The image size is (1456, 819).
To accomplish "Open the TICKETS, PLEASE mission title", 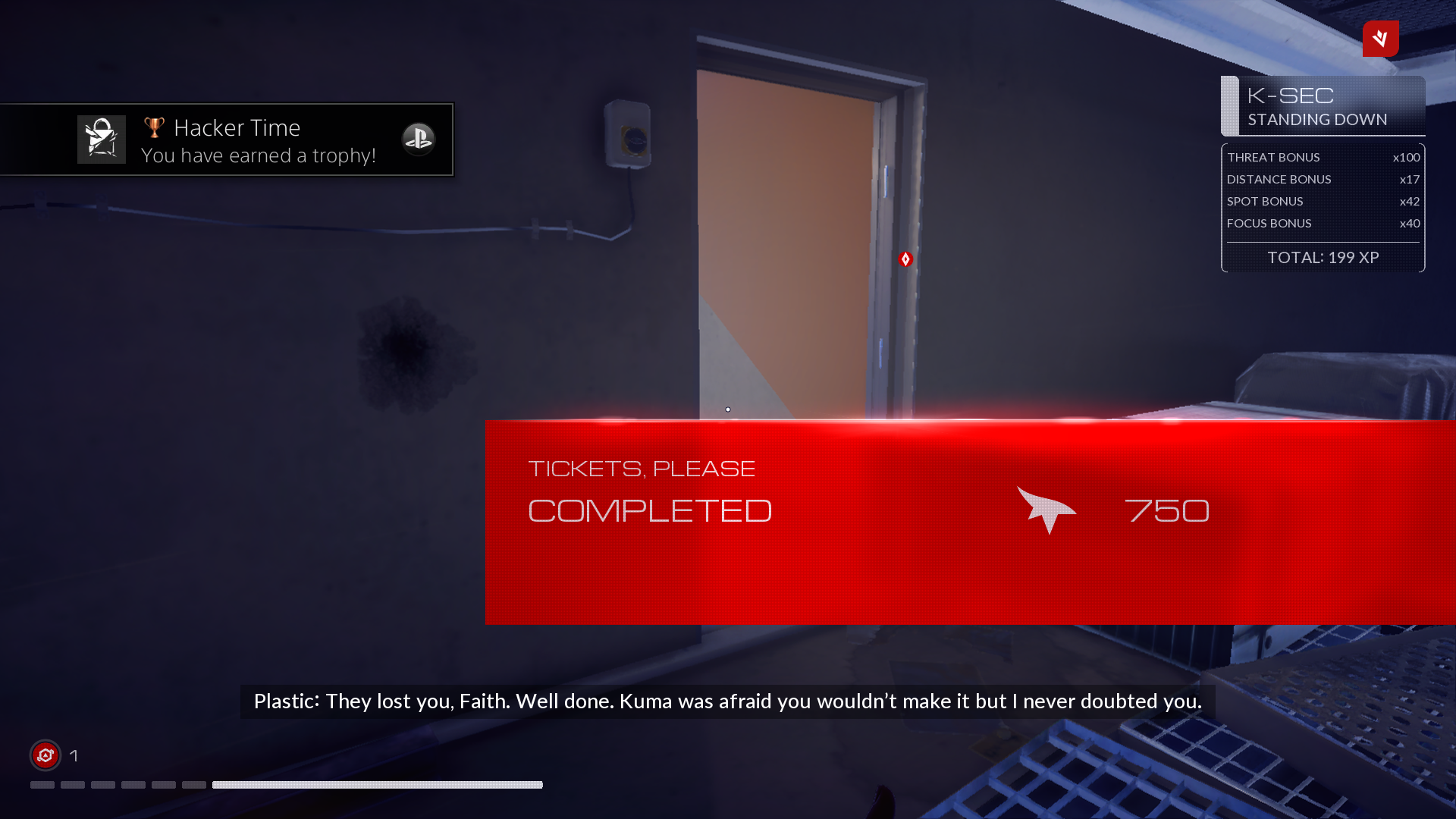I will click(x=642, y=468).
